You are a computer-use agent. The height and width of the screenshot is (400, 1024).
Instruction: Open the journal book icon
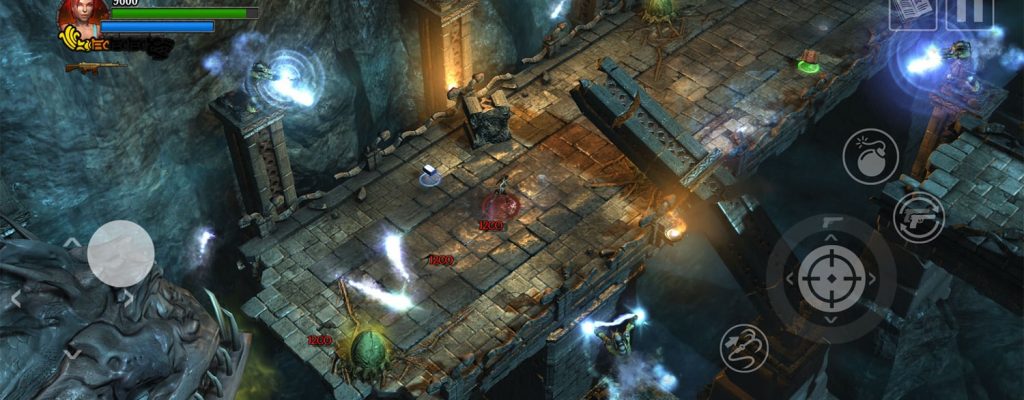[x=912, y=11]
